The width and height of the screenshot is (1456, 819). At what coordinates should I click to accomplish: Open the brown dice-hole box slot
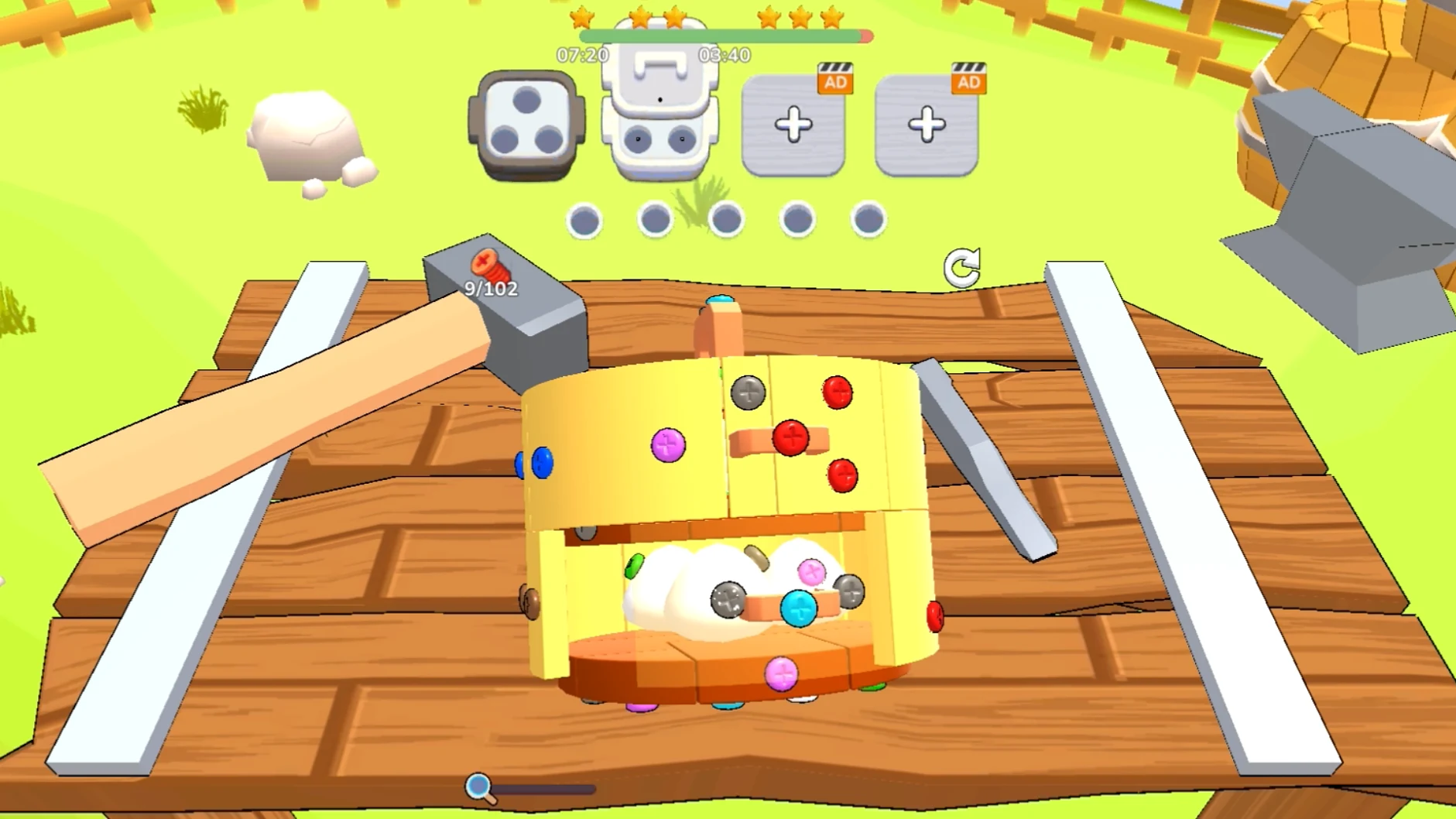(x=525, y=124)
